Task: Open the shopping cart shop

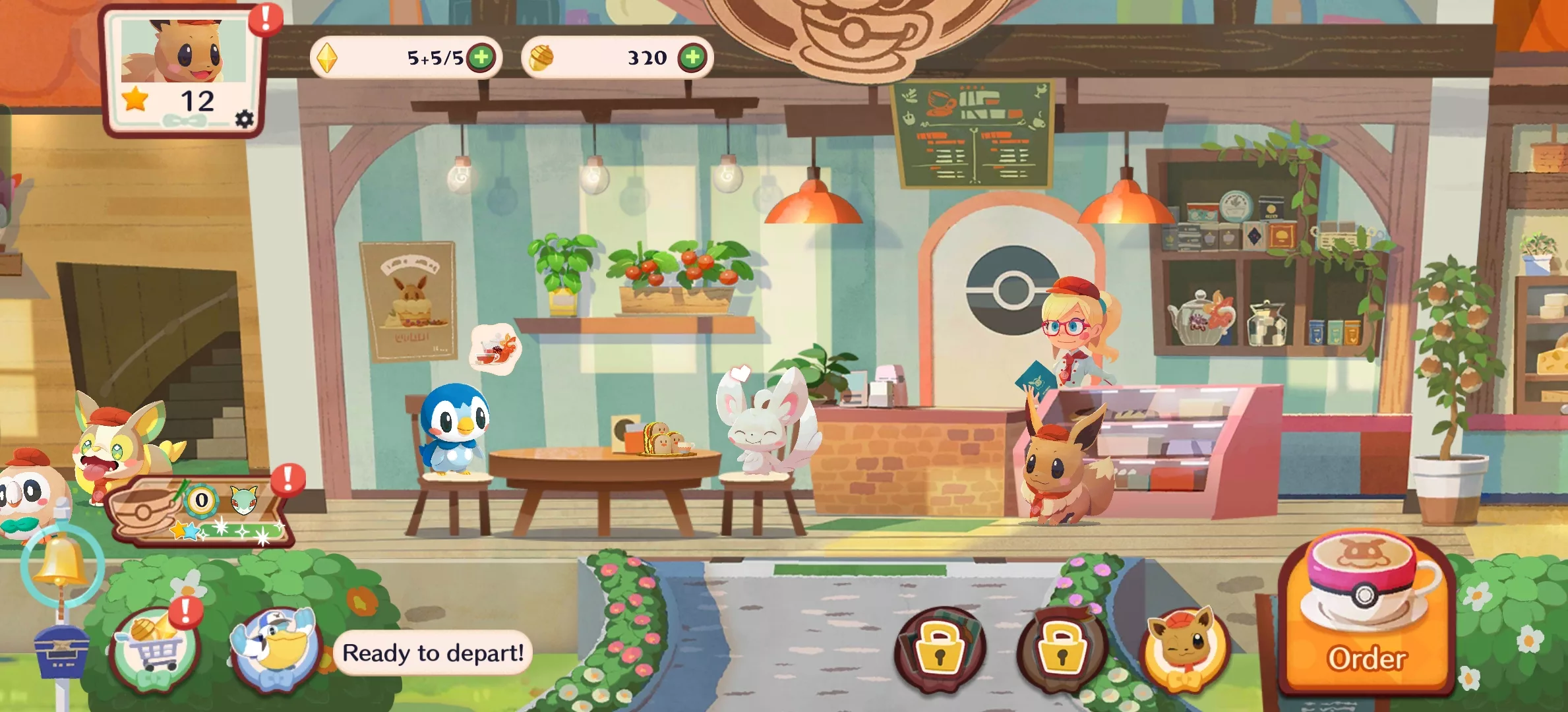Action: pyautogui.click(x=156, y=649)
